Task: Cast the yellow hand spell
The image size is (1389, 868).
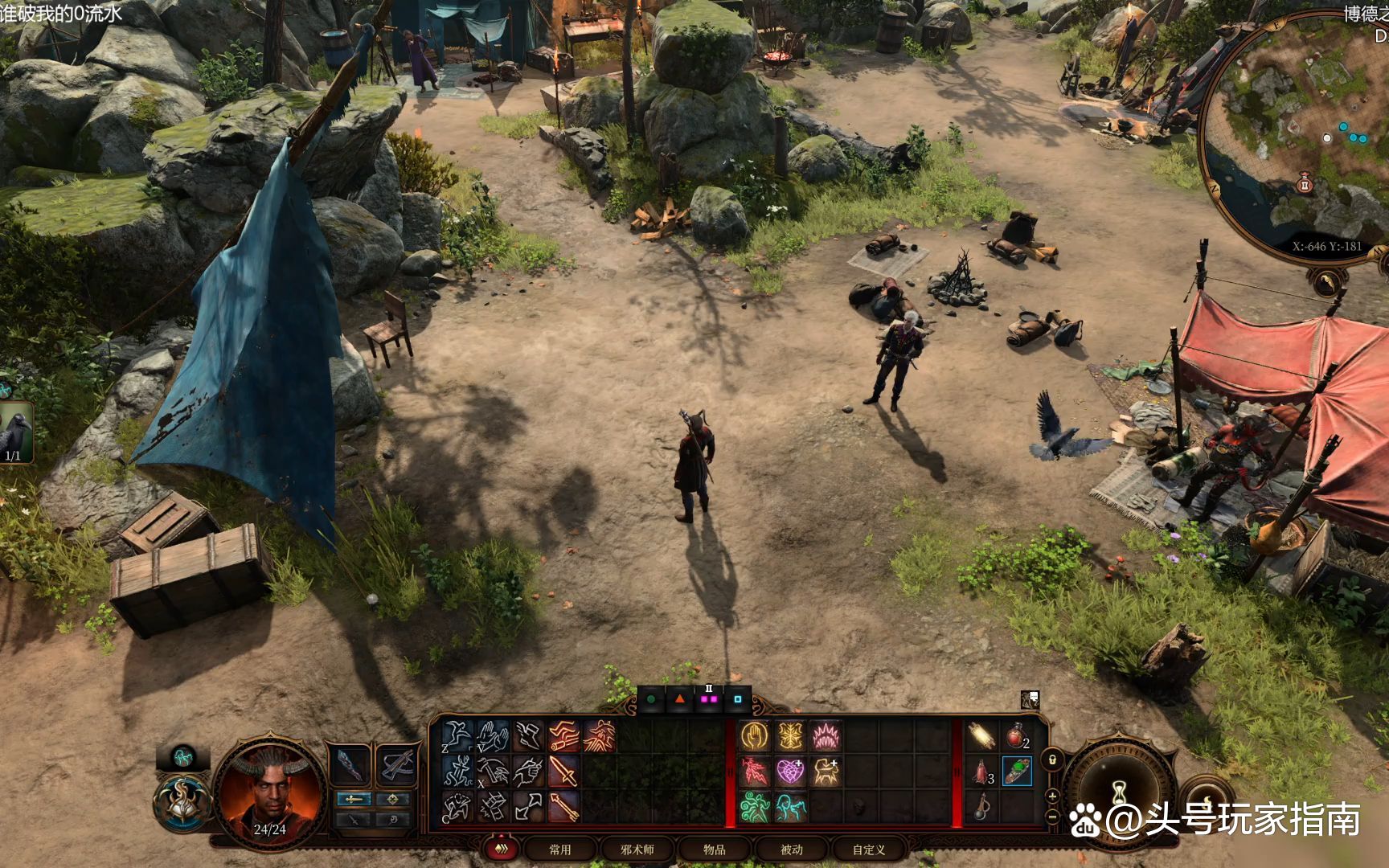Action: (x=755, y=735)
